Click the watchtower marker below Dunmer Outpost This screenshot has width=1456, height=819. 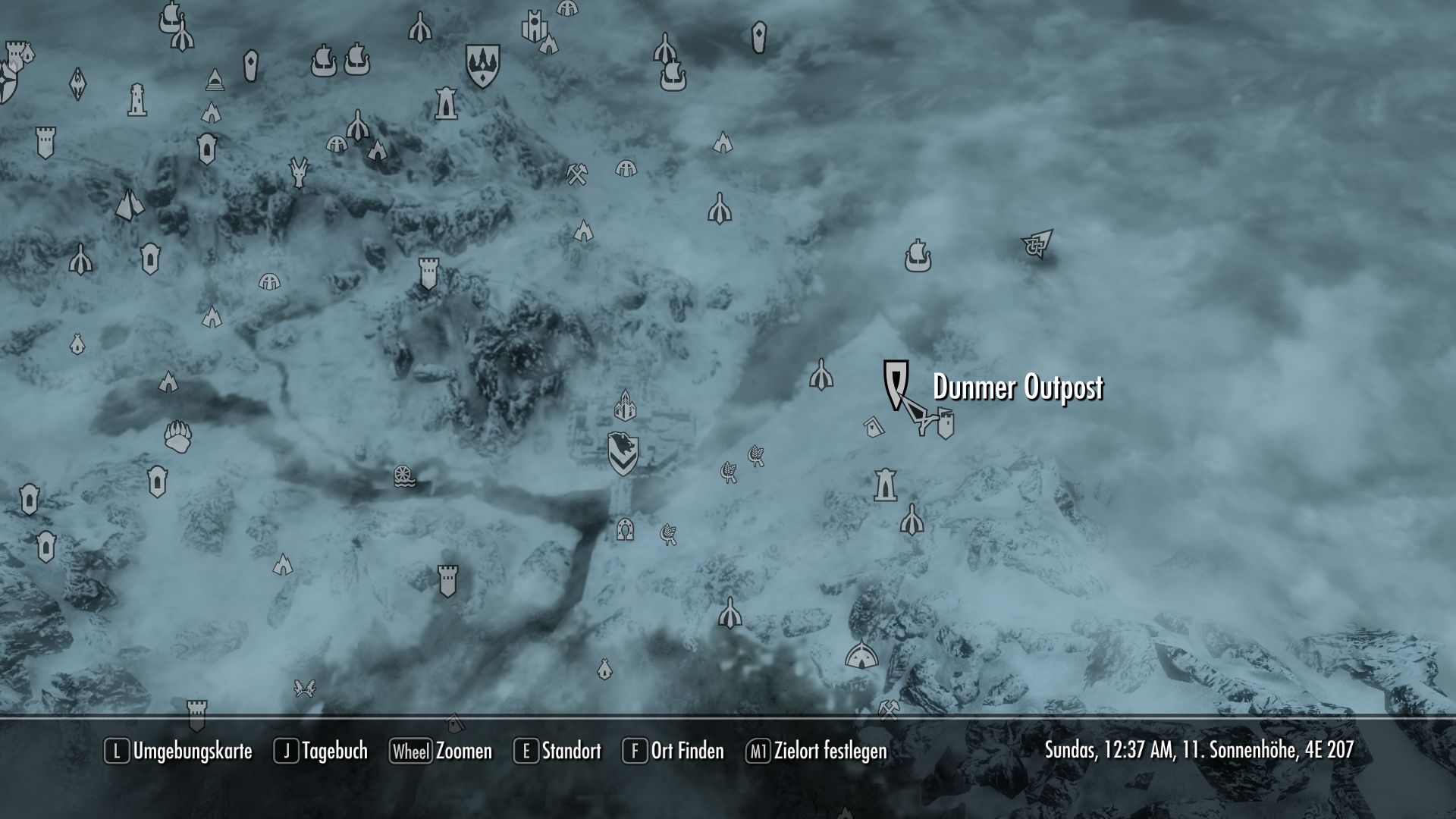point(885,484)
